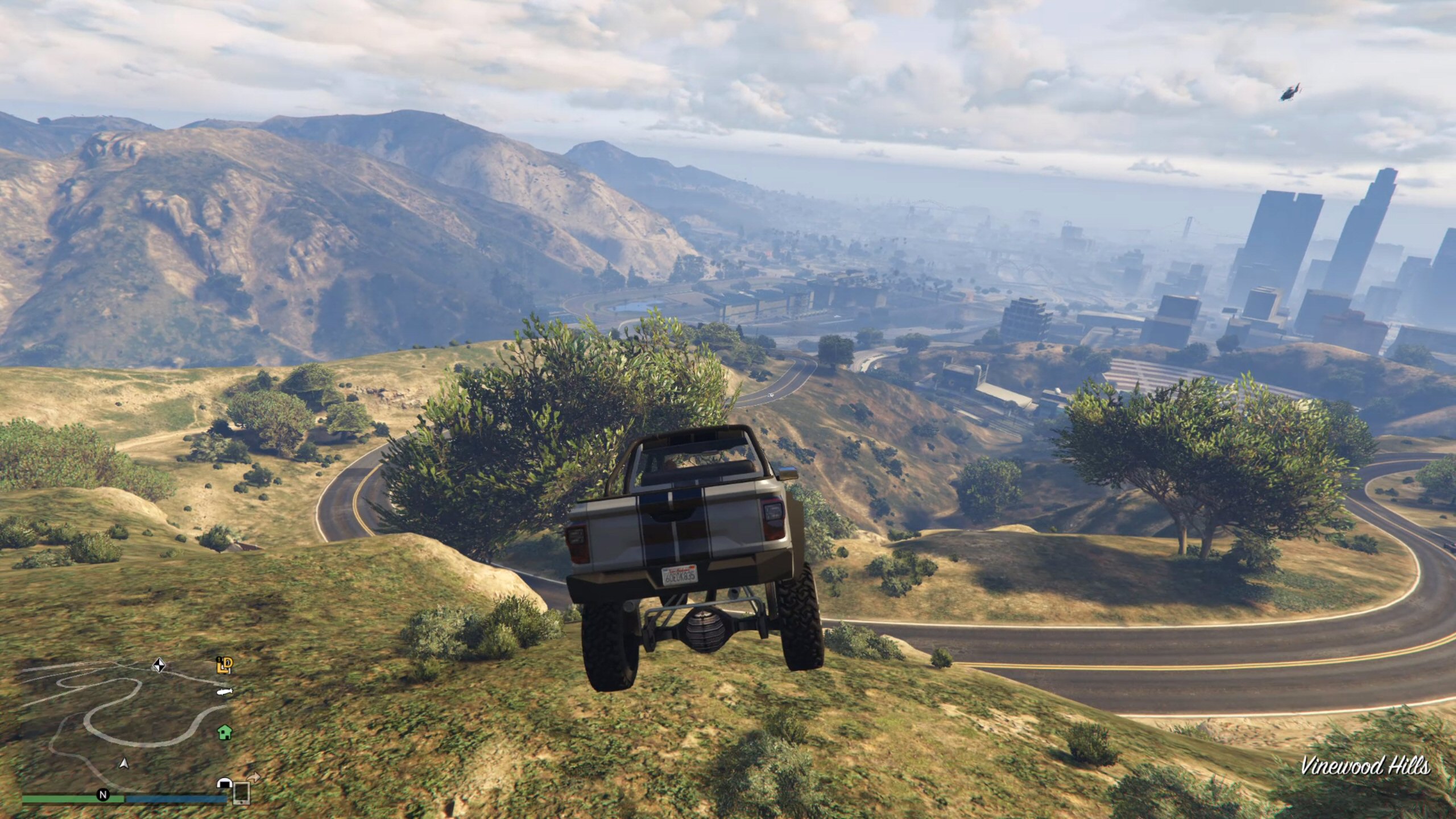Click the white player arrow on minimap
The height and width of the screenshot is (819, 1456).
coord(123,763)
